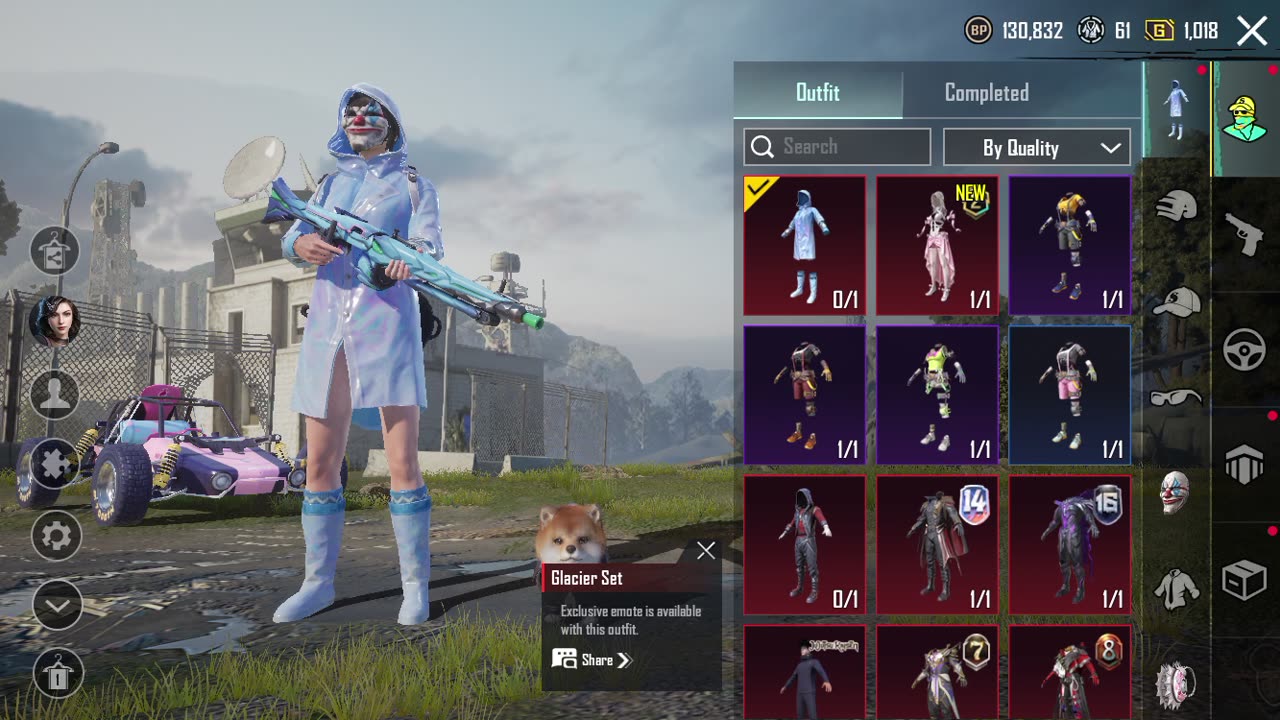This screenshot has height=720, width=1280.
Task: Show the helmet category
Action: pyautogui.click(x=1176, y=207)
